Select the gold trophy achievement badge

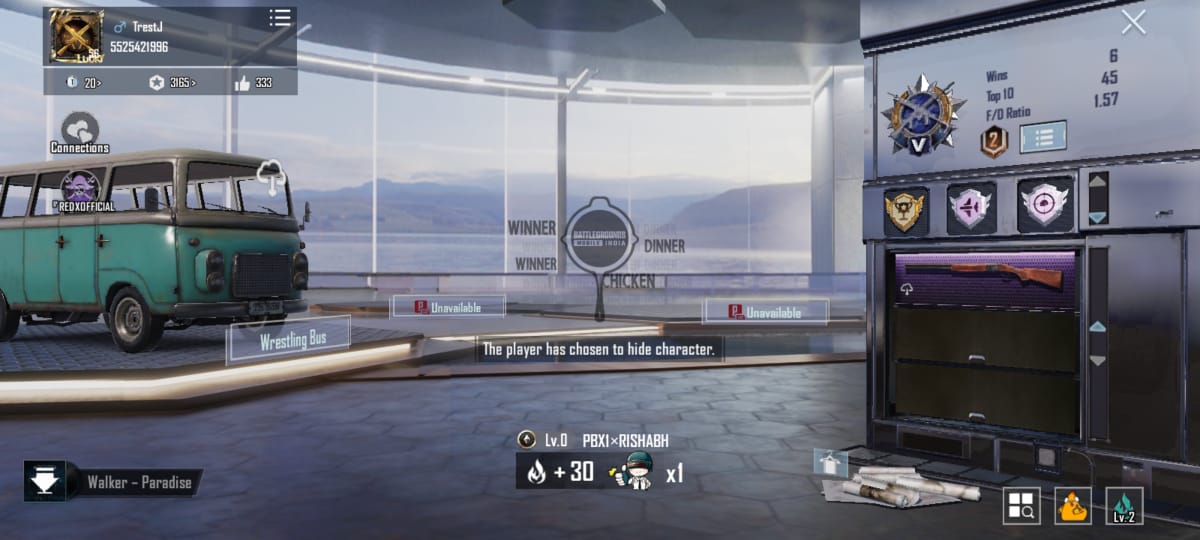[905, 210]
